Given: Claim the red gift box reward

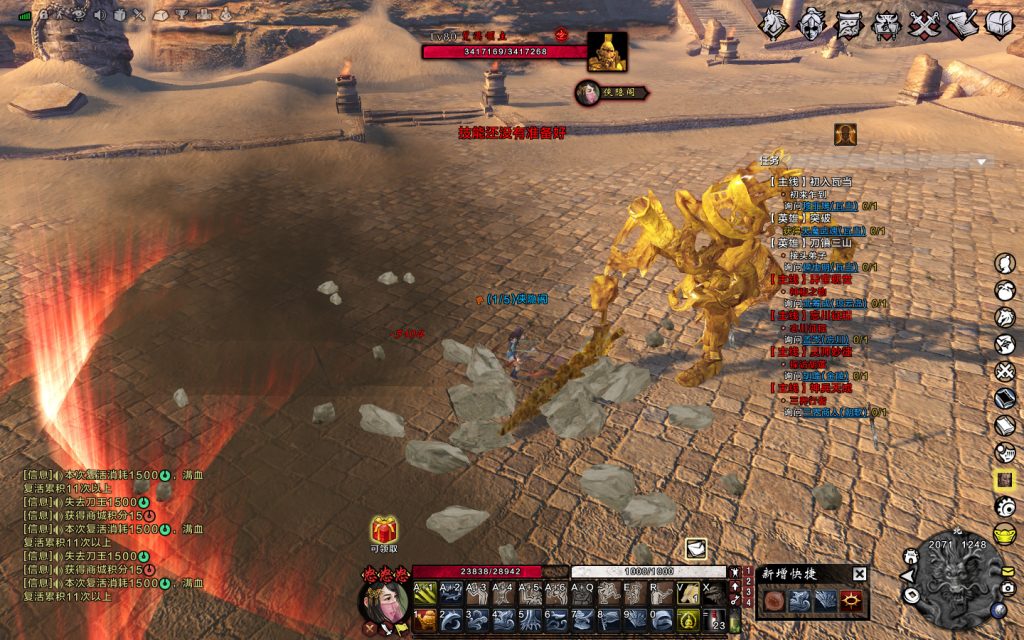Looking at the screenshot, I should click(385, 530).
